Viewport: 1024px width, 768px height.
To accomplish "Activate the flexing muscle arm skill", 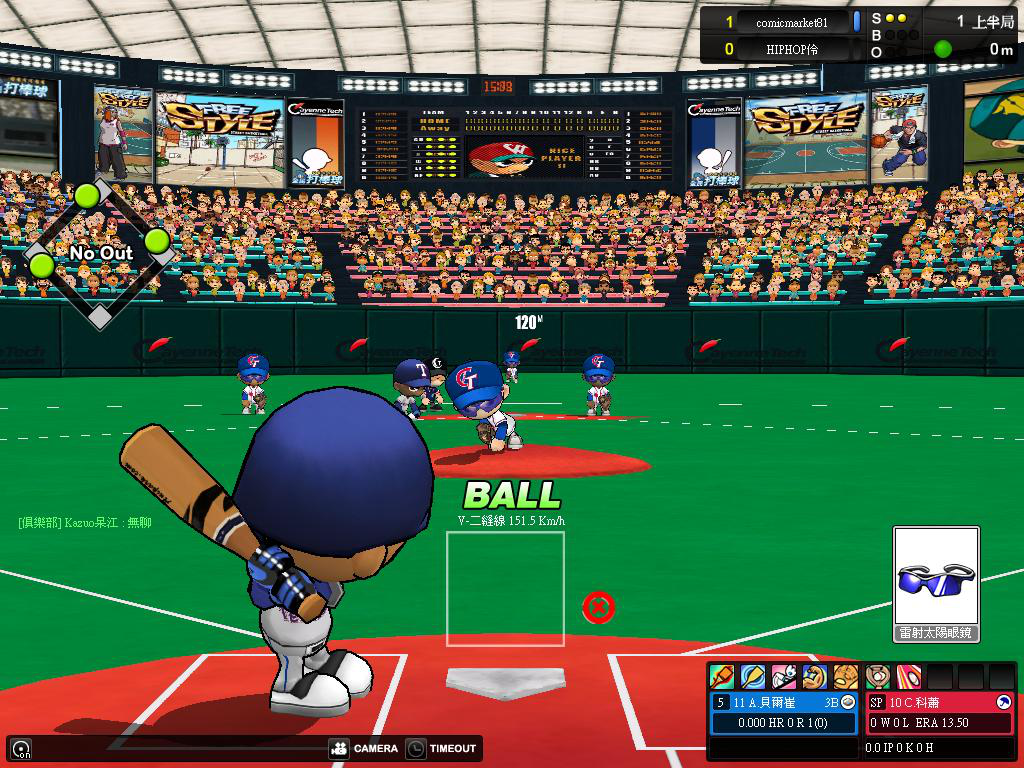I will pyautogui.click(x=814, y=677).
